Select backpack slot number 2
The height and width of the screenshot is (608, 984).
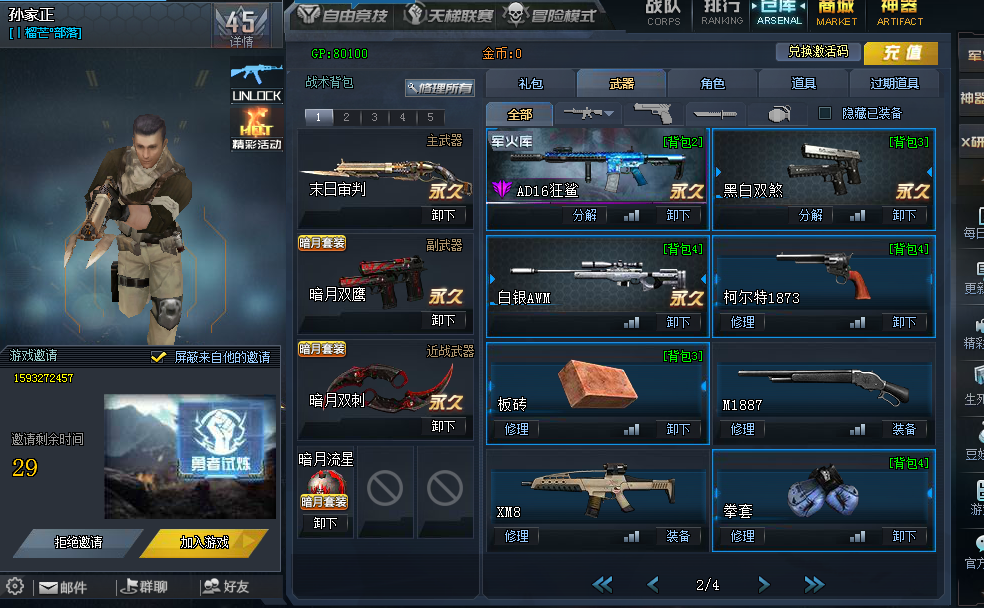coord(346,117)
